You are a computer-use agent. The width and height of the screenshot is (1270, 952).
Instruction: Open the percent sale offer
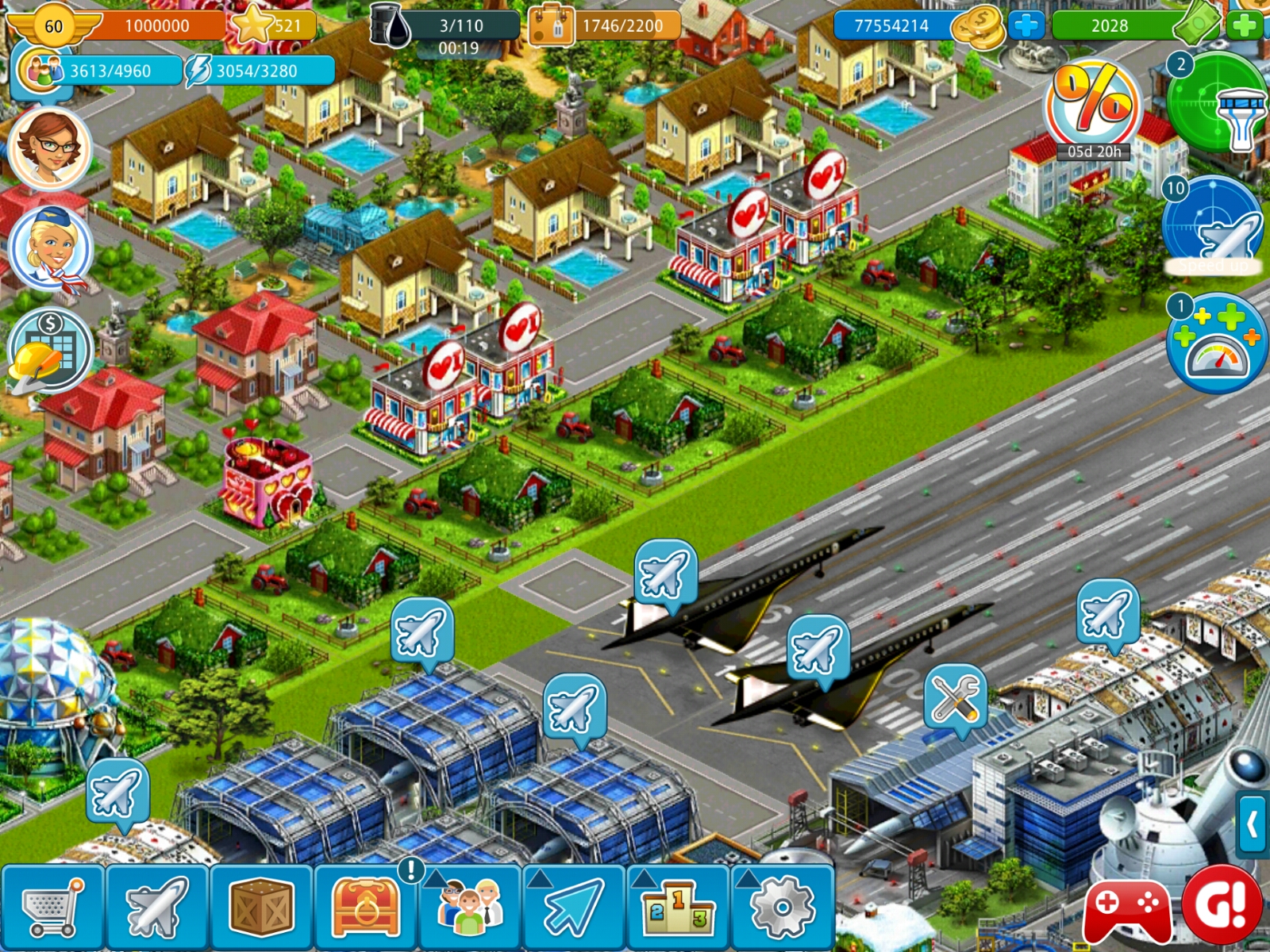coord(1094,107)
